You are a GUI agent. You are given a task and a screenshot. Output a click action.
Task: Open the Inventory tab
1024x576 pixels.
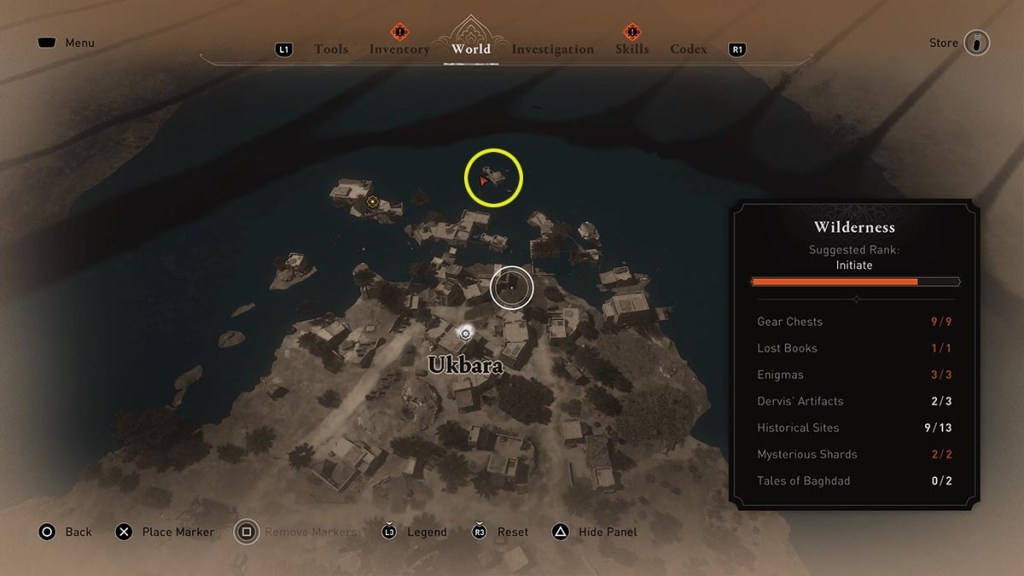[399, 49]
